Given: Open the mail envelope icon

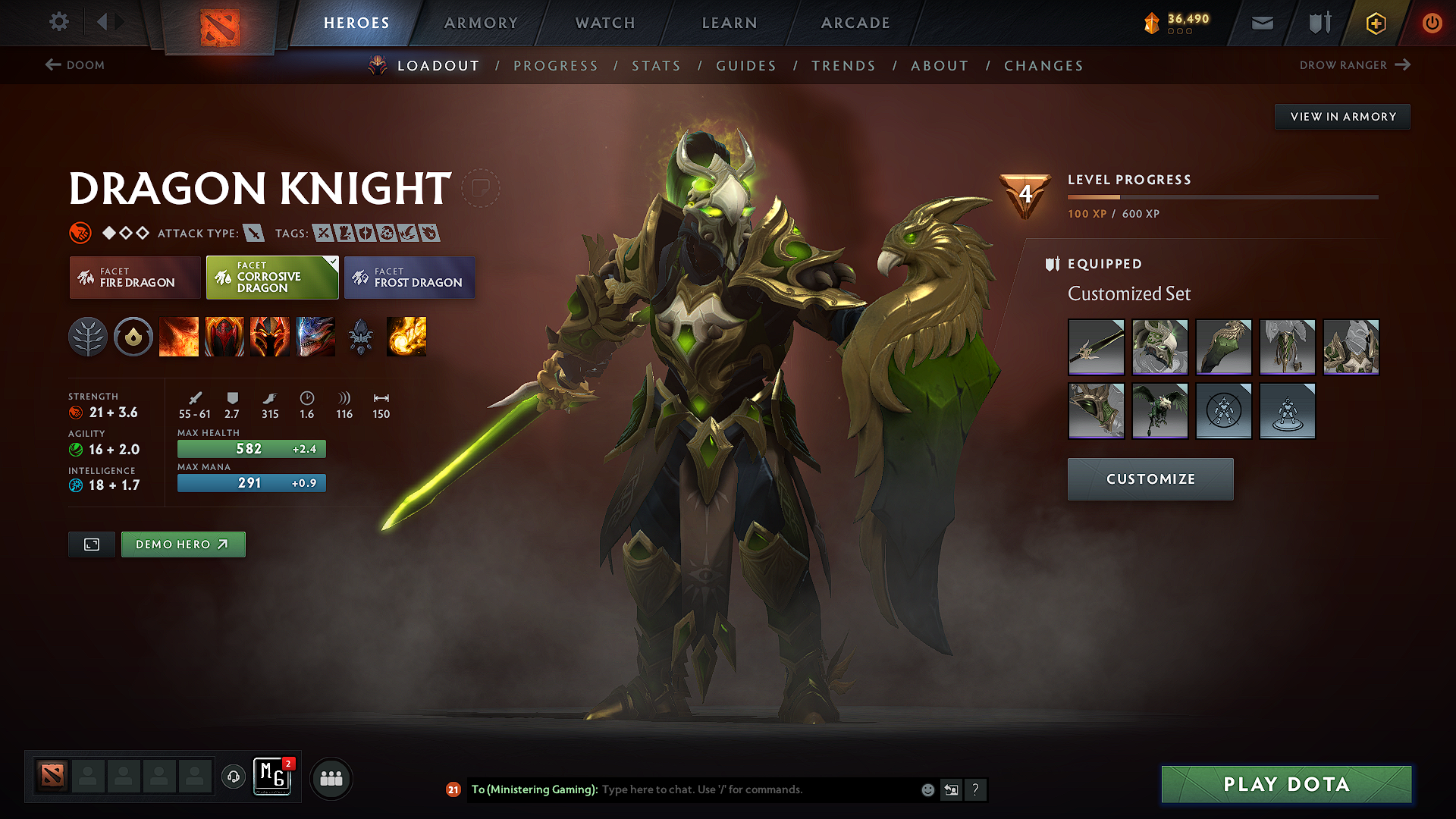Looking at the screenshot, I should click(1262, 23).
